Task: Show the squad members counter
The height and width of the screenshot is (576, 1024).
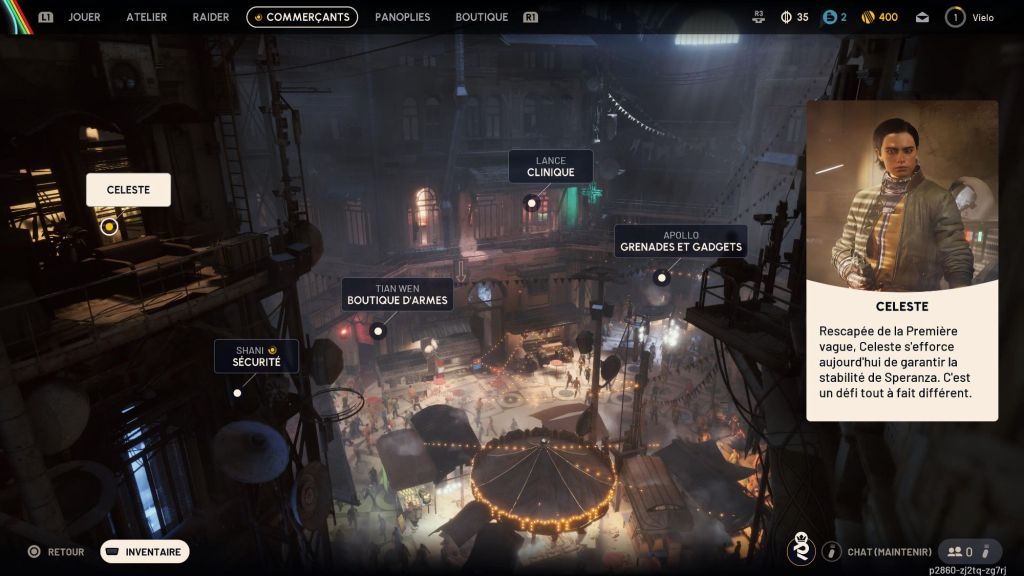Action: click(960, 551)
